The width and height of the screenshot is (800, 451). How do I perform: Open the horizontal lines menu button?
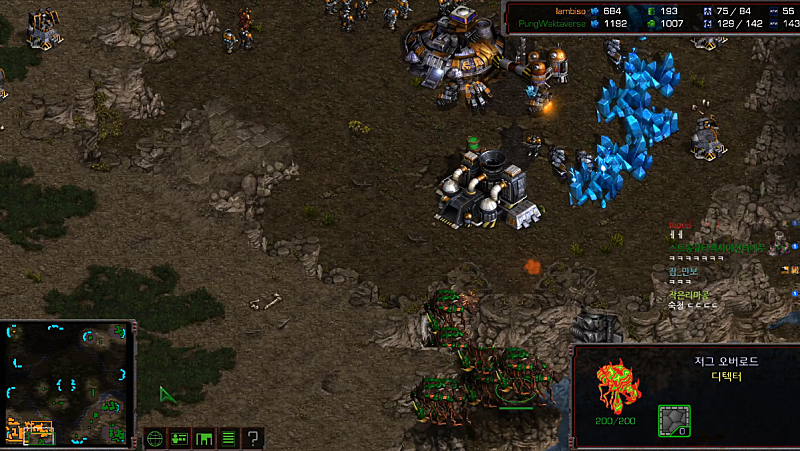[x=228, y=437]
